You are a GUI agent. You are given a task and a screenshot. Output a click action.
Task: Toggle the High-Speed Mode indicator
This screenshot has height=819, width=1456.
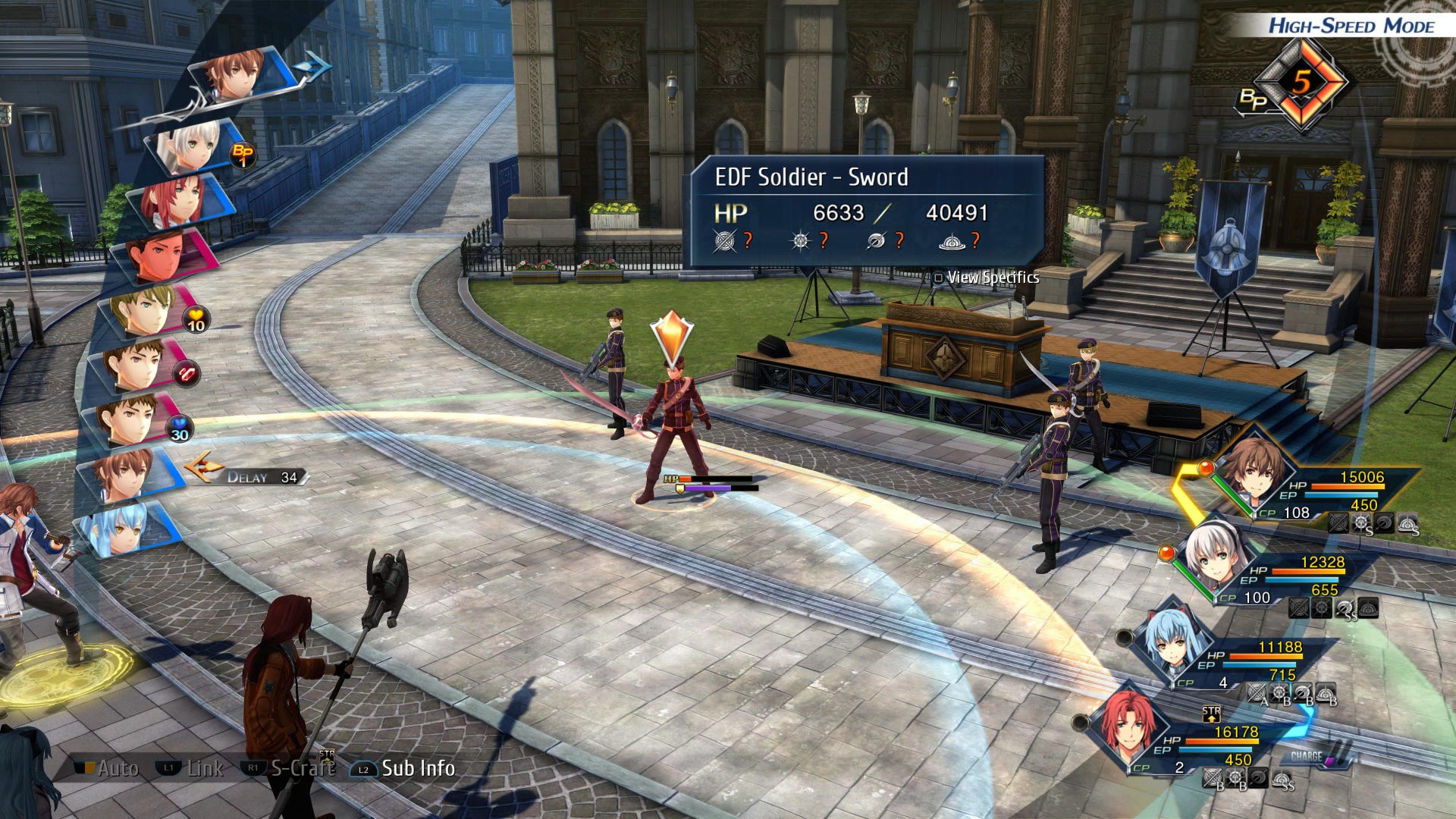point(1351,26)
